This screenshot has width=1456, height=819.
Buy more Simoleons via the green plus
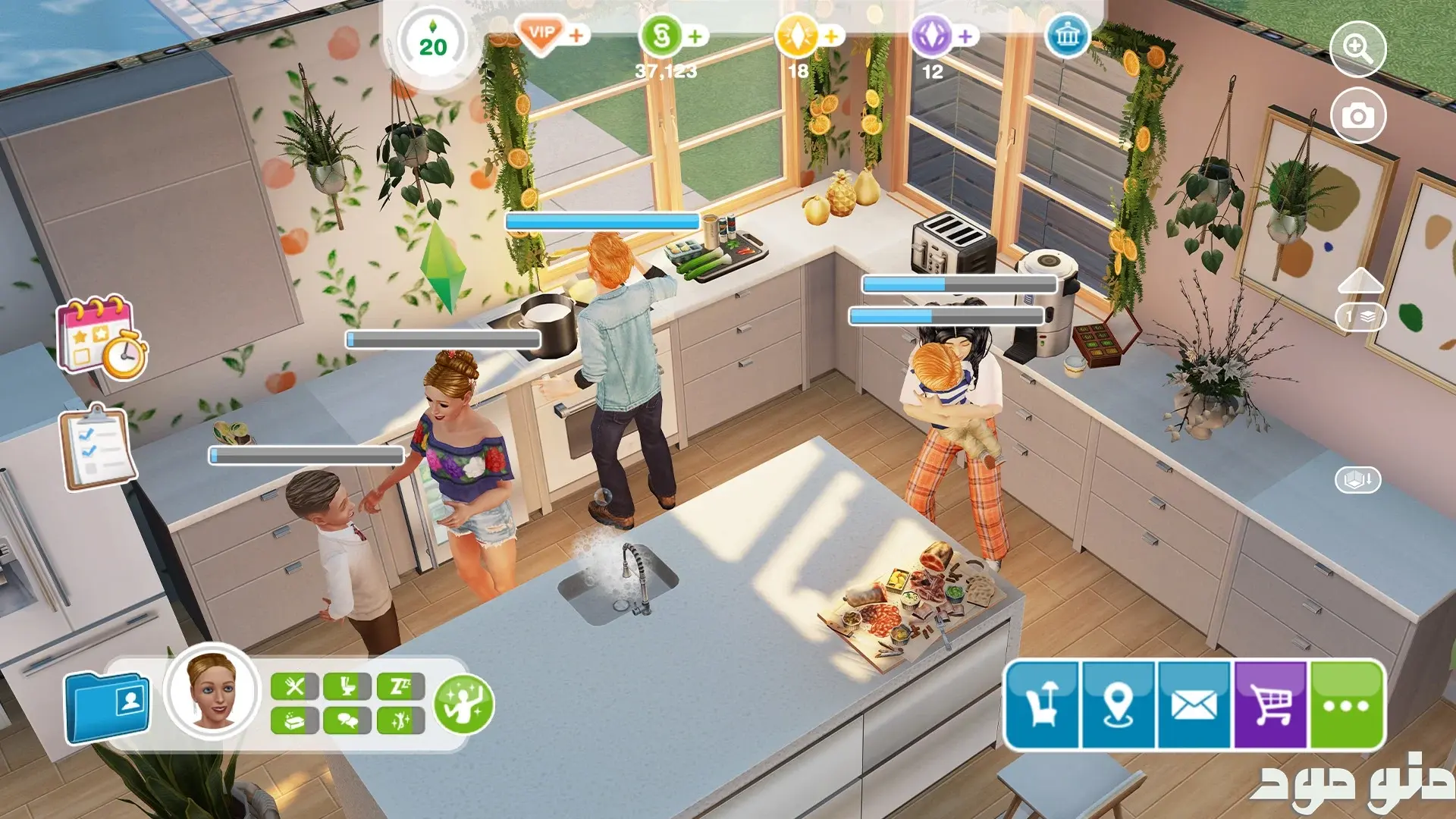pos(695,36)
